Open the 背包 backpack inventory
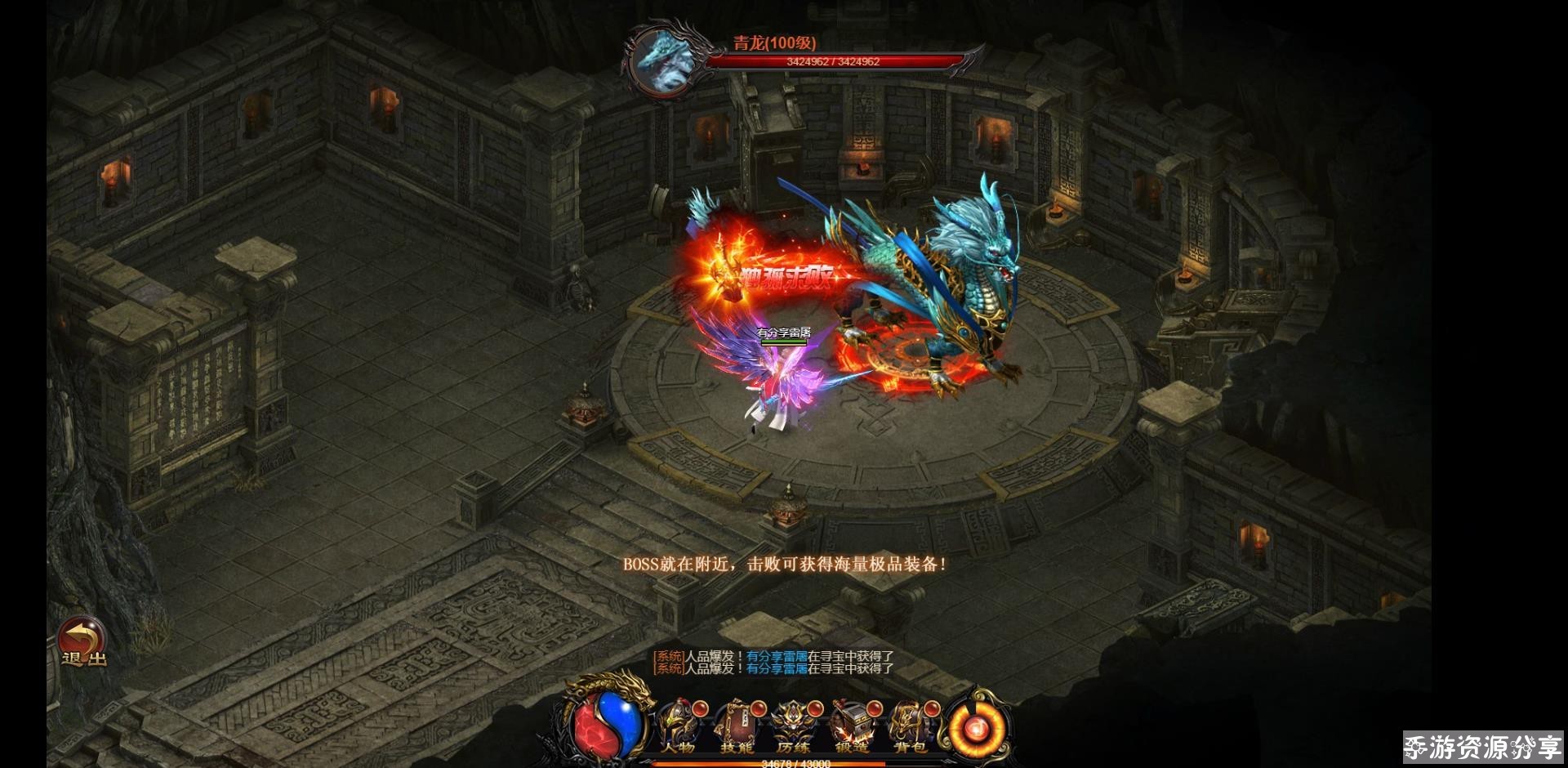This screenshot has height=768, width=1568. (x=909, y=728)
